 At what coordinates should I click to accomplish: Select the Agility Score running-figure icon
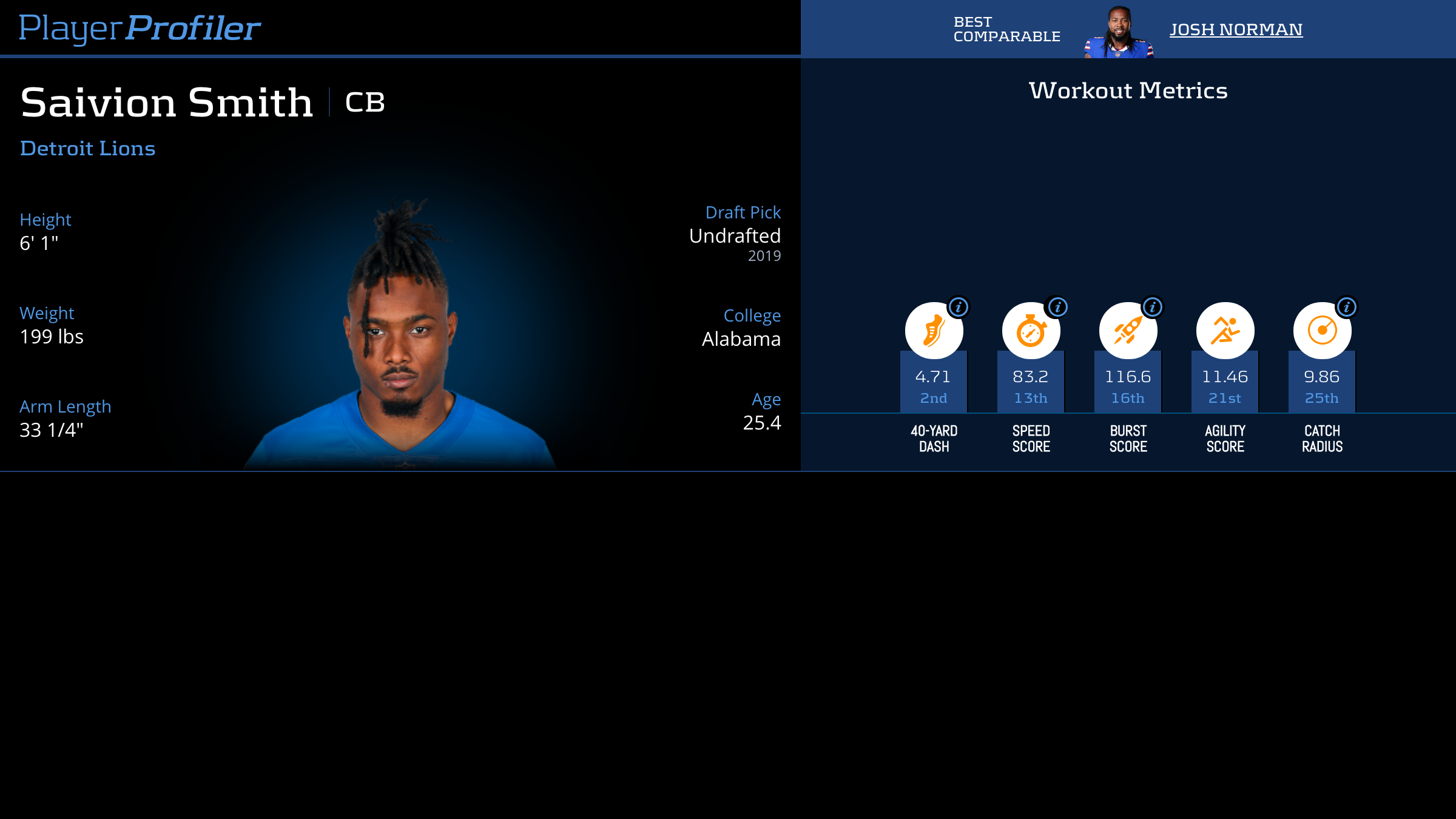coord(1225,331)
